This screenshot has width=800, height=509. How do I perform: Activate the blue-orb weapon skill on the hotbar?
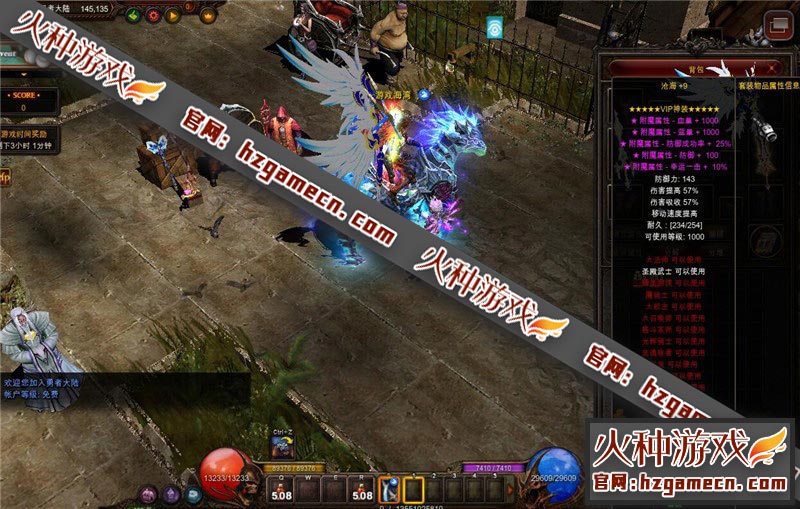(390, 489)
